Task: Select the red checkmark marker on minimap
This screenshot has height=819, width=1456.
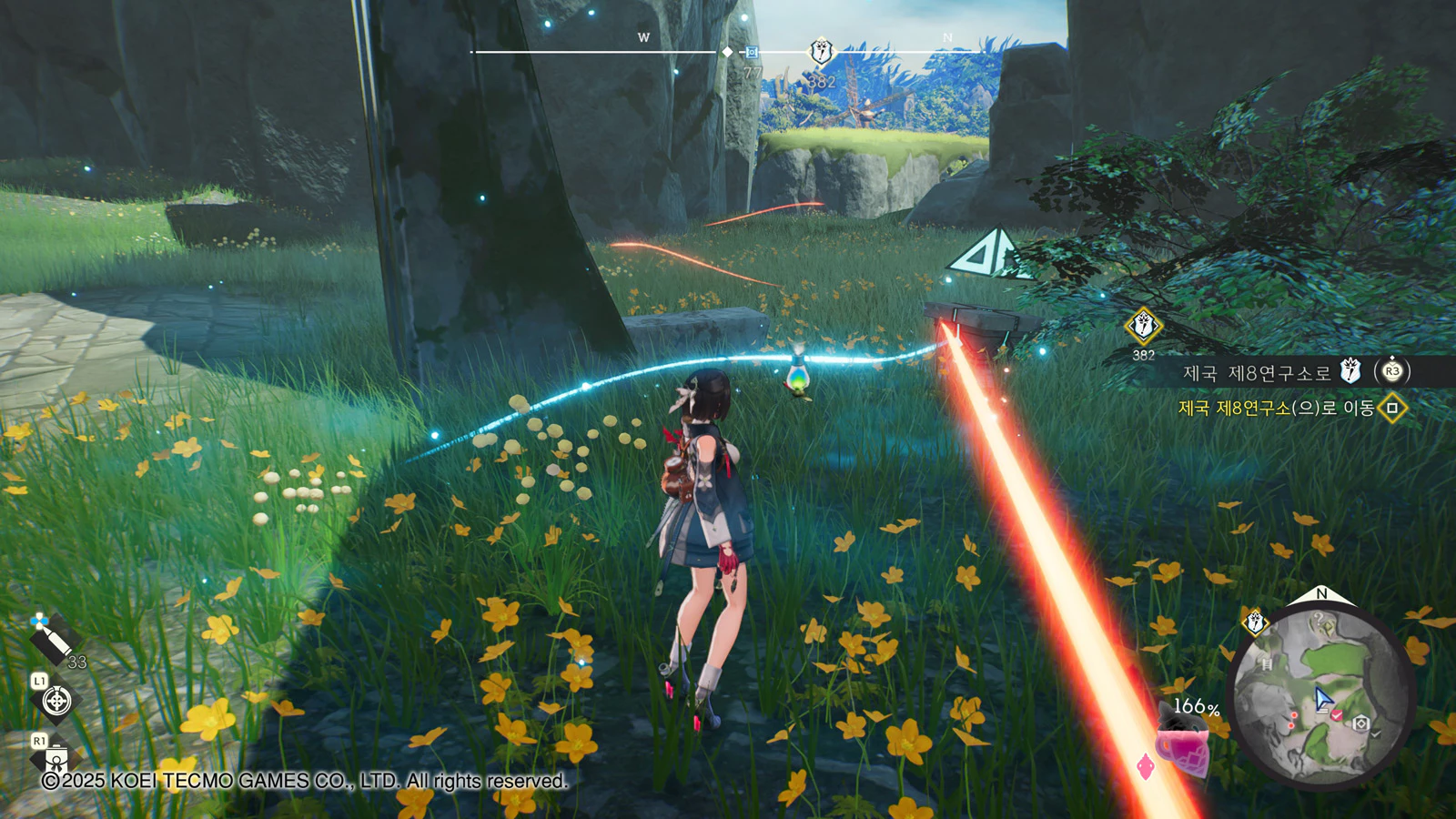Action: 1337,716
